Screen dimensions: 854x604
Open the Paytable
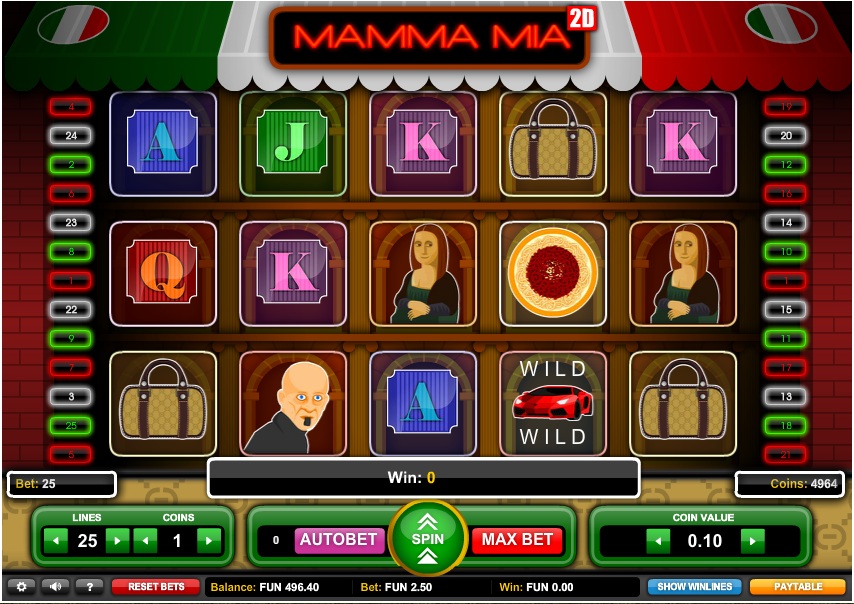tap(798, 587)
